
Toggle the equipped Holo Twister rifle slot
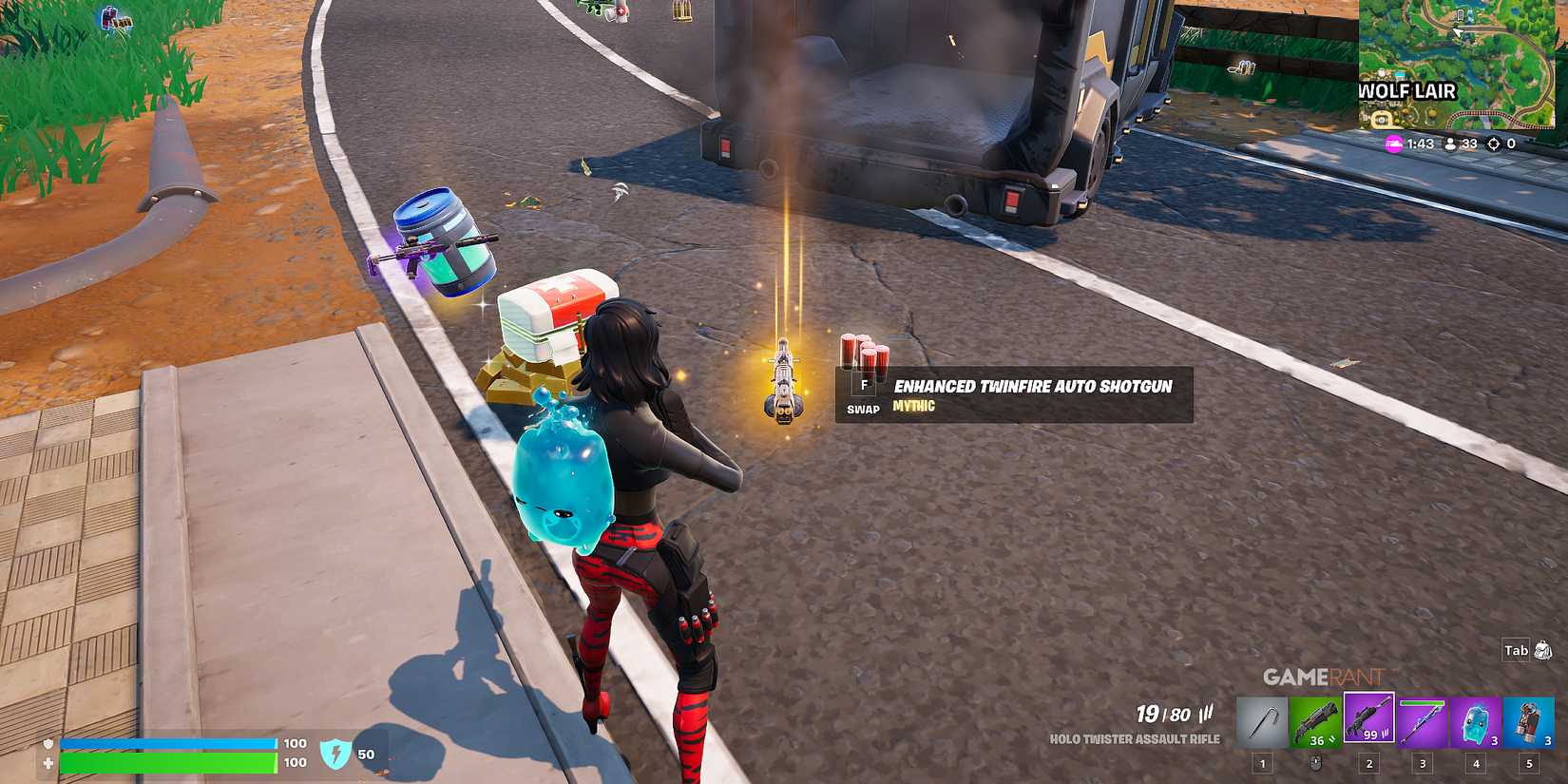(1367, 718)
